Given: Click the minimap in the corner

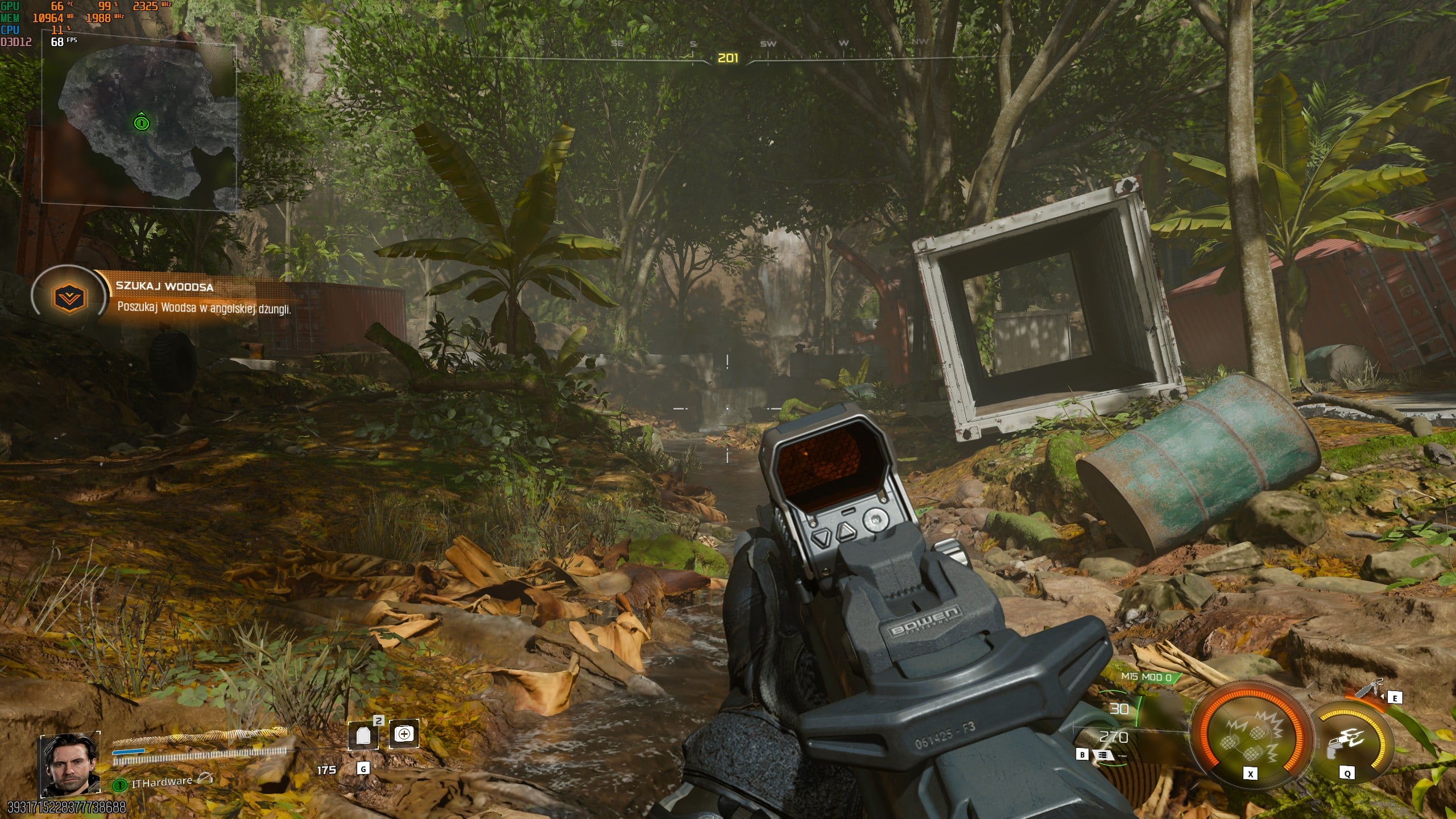Looking at the screenshot, I should coord(139,125).
